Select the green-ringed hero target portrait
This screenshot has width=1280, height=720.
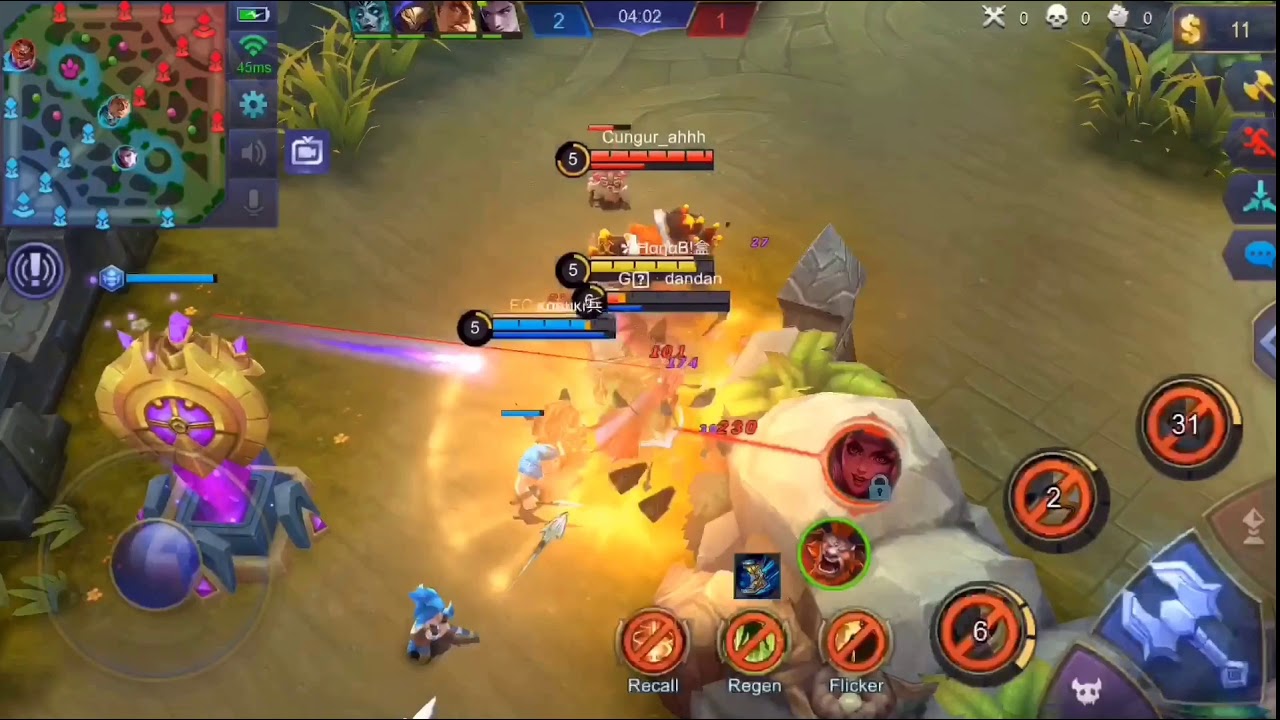833,553
